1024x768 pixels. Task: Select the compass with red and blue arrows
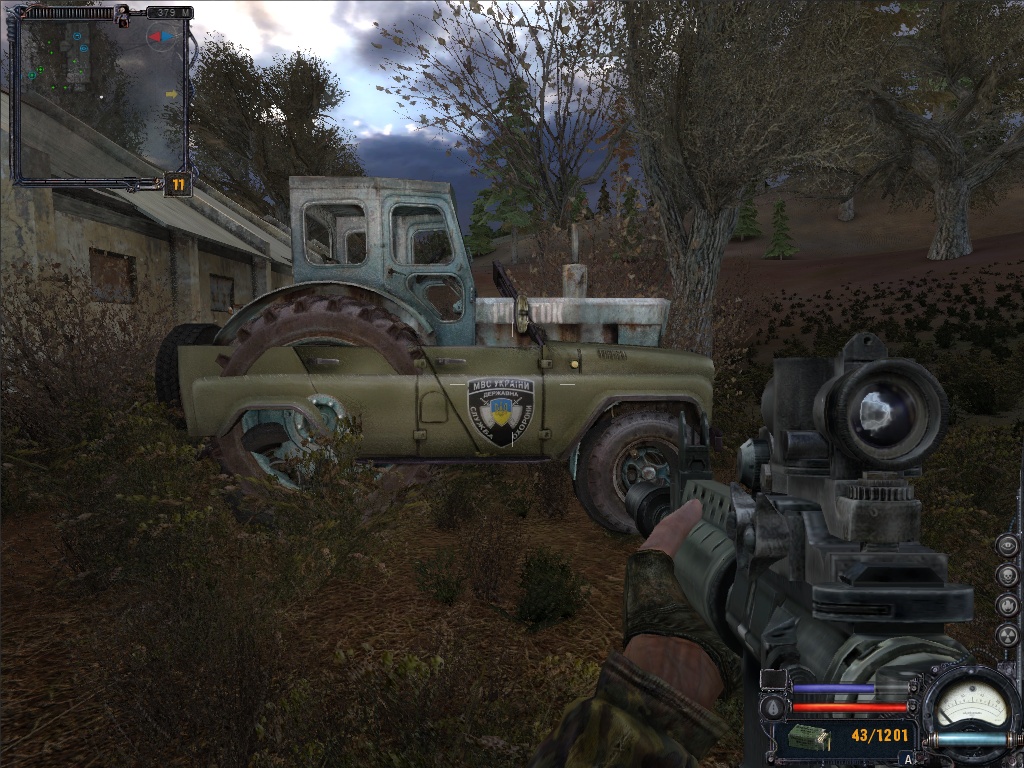(160, 38)
